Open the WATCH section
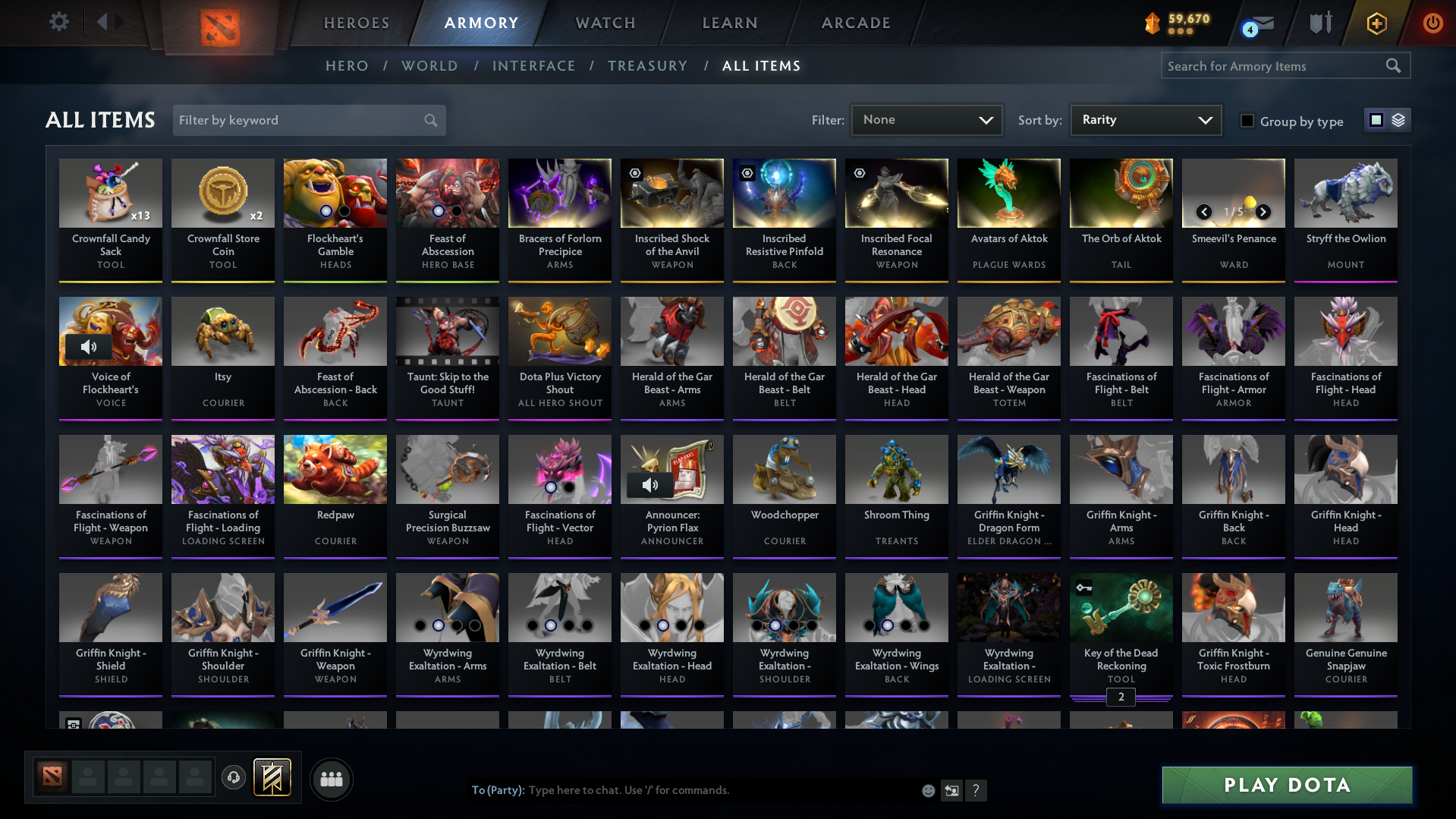 (605, 23)
